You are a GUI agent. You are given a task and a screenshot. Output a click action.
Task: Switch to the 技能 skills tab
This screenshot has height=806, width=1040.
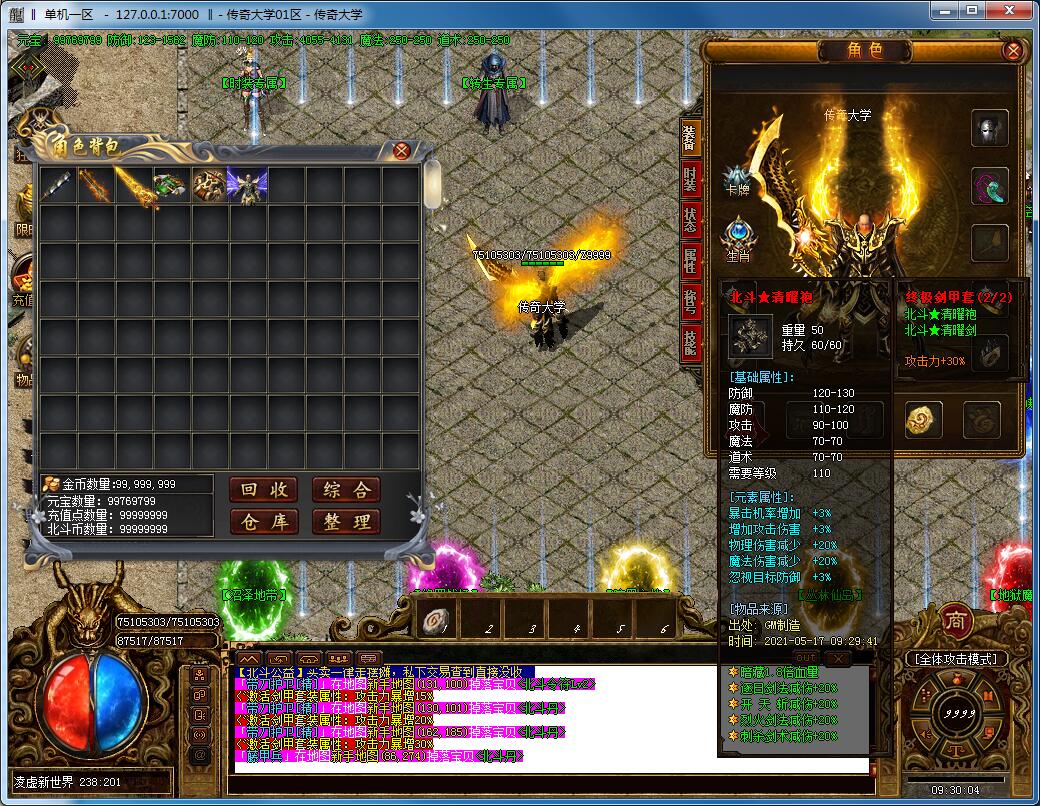click(690, 340)
